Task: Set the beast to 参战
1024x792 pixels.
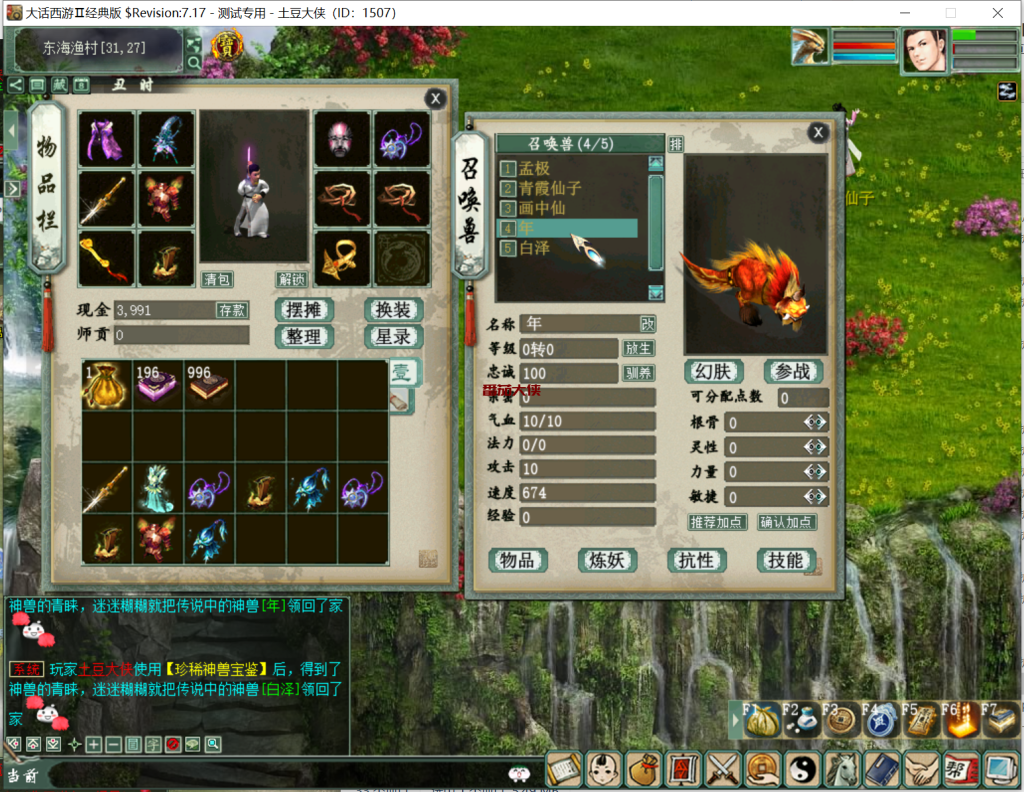Action: pyautogui.click(x=793, y=371)
